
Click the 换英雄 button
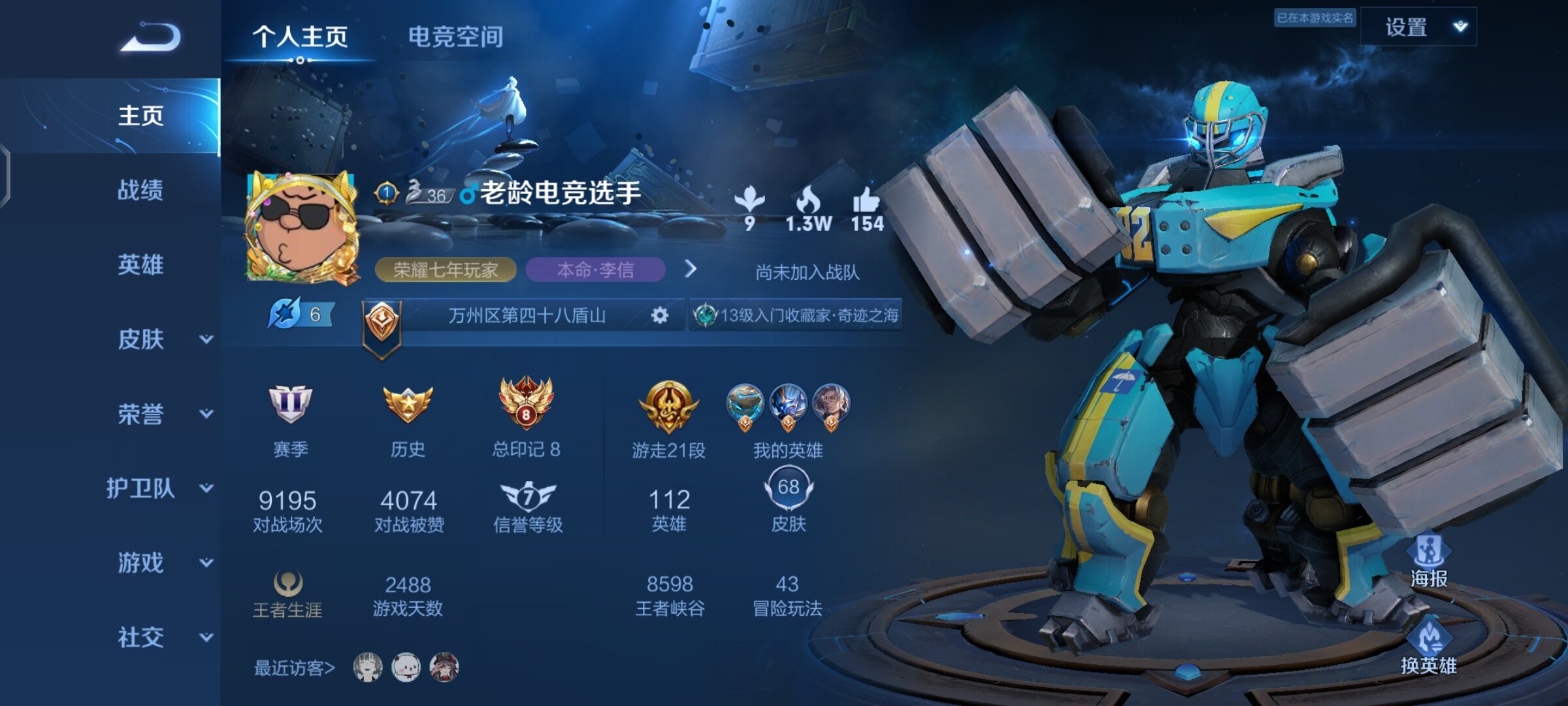(x=1429, y=648)
